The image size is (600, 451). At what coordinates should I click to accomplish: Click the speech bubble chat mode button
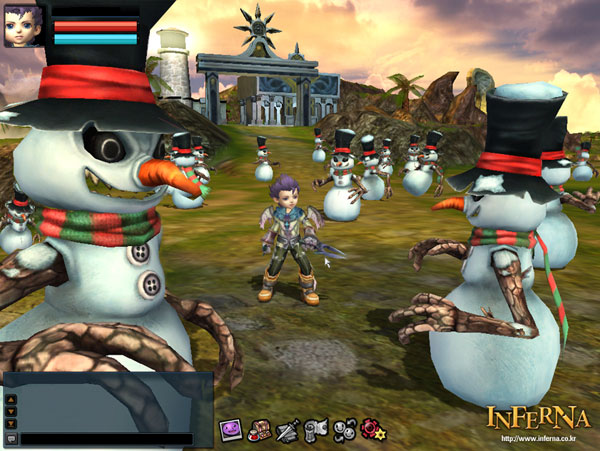tap(11, 438)
